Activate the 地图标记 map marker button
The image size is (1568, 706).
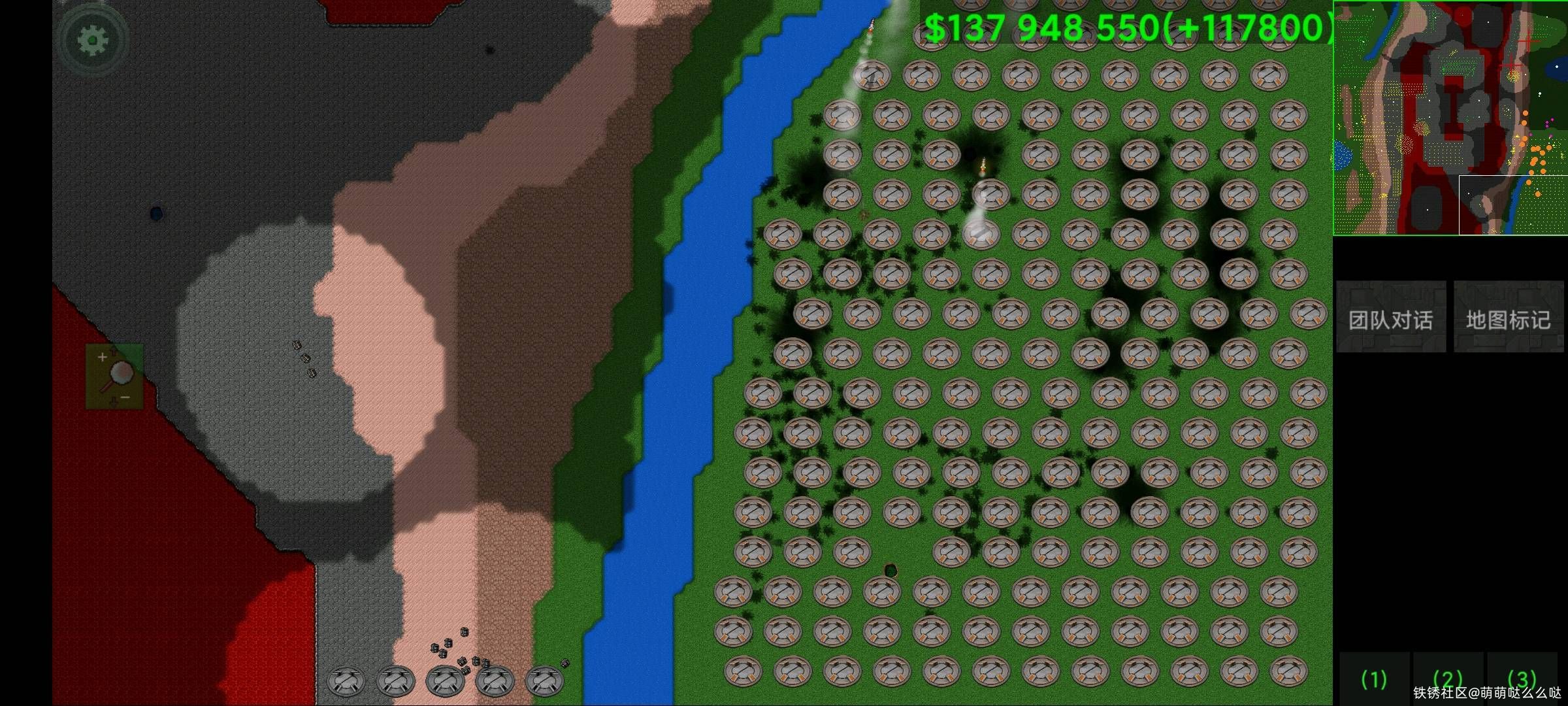point(1508,318)
